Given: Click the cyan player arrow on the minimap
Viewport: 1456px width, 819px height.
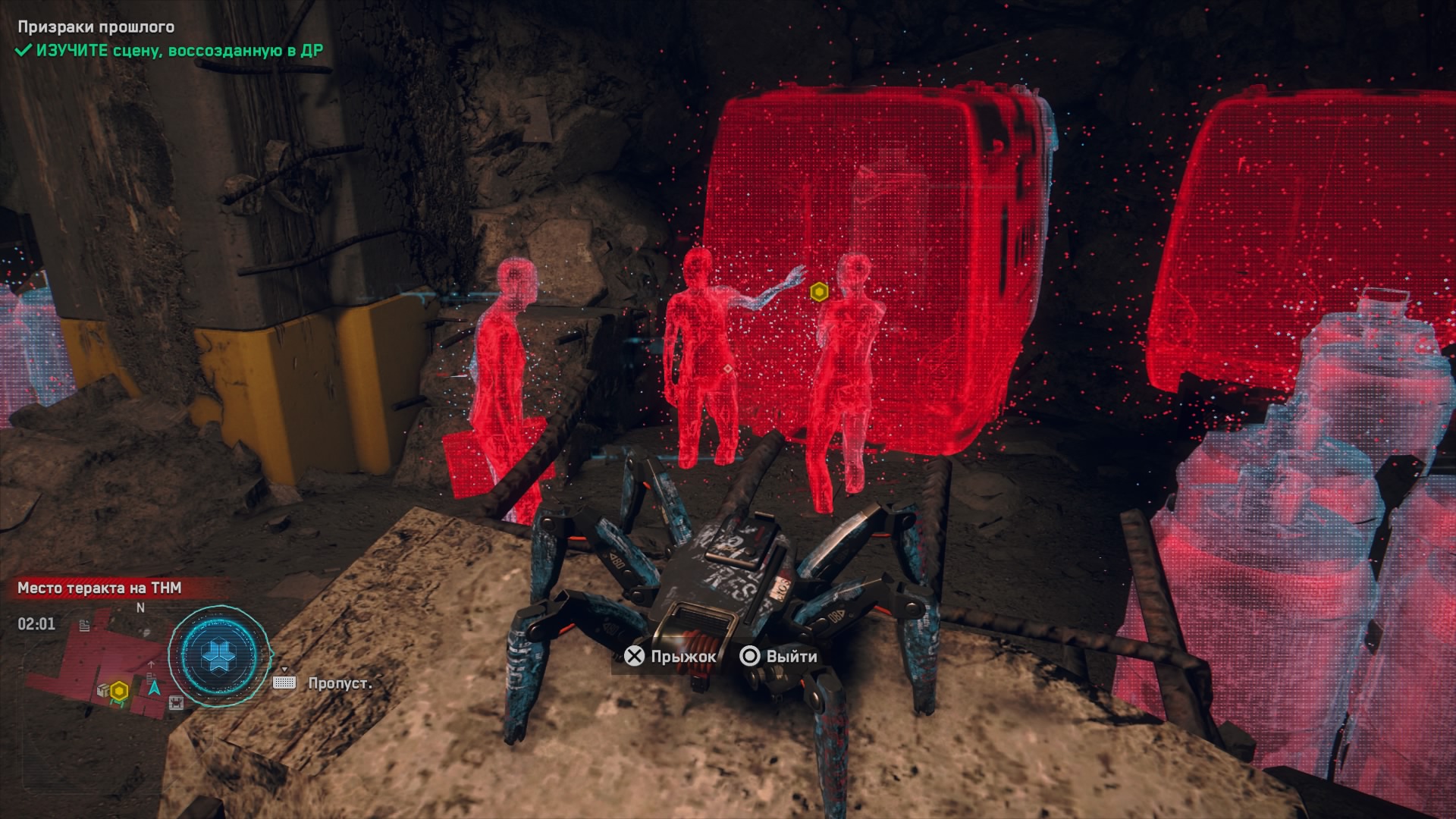Looking at the screenshot, I should pyautogui.click(x=155, y=688).
